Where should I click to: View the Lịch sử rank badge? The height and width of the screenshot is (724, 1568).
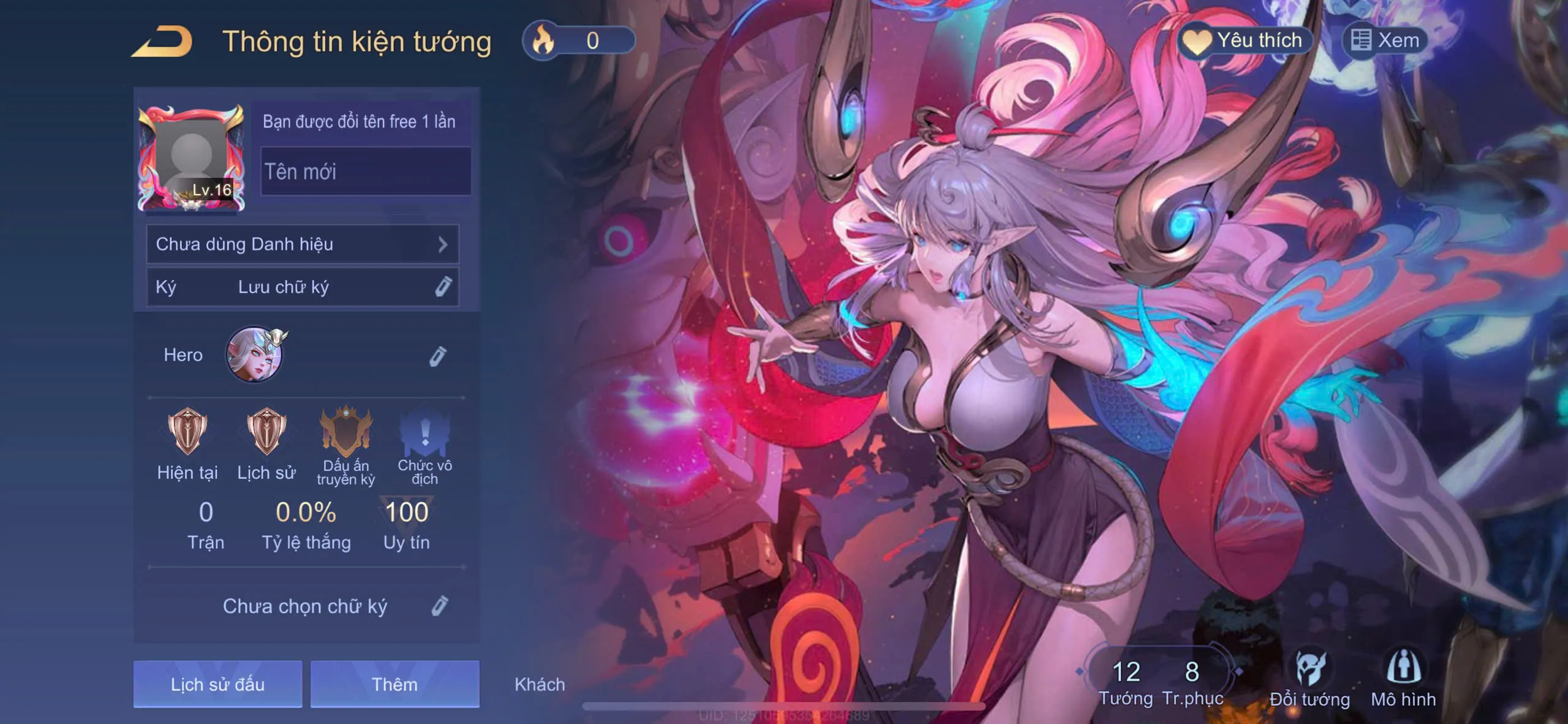pyautogui.click(x=266, y=431)
